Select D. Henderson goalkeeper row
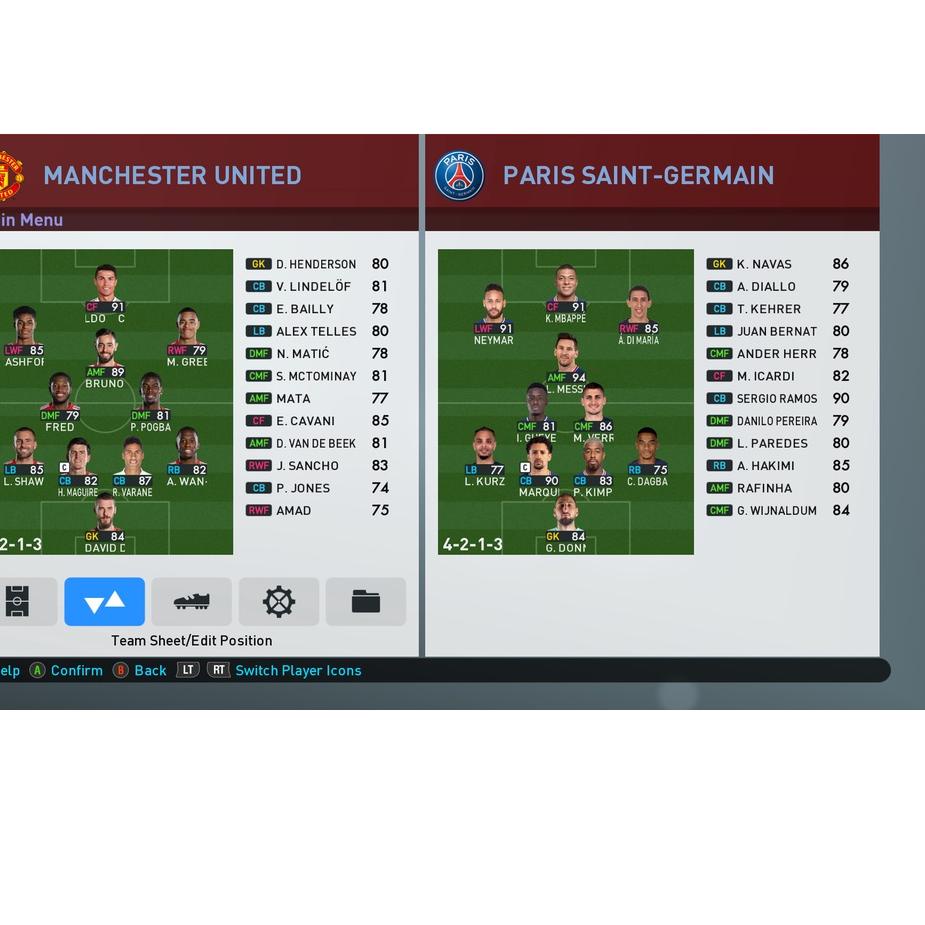 [317, 264]
